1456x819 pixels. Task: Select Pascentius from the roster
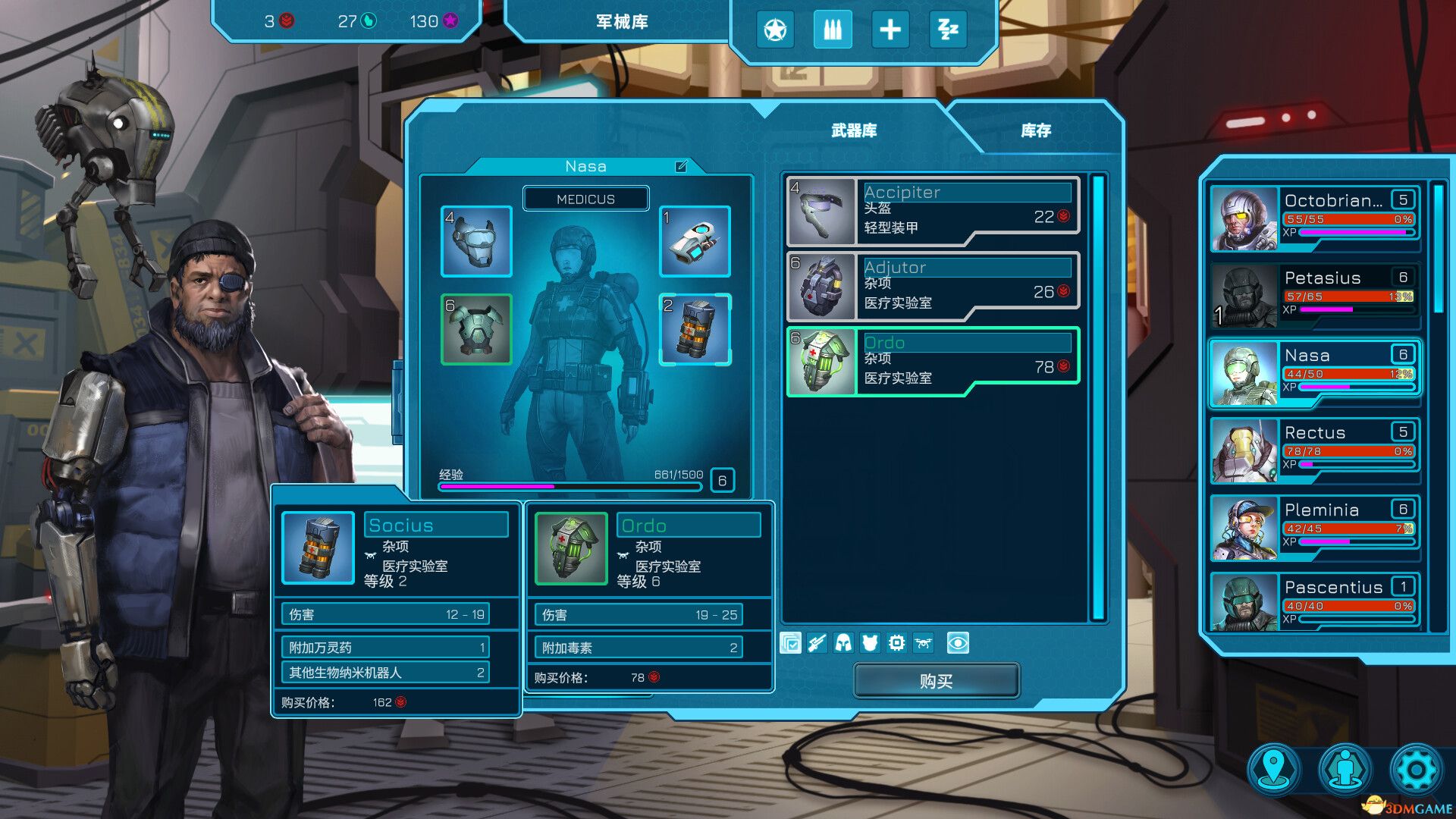[1315, 602]
